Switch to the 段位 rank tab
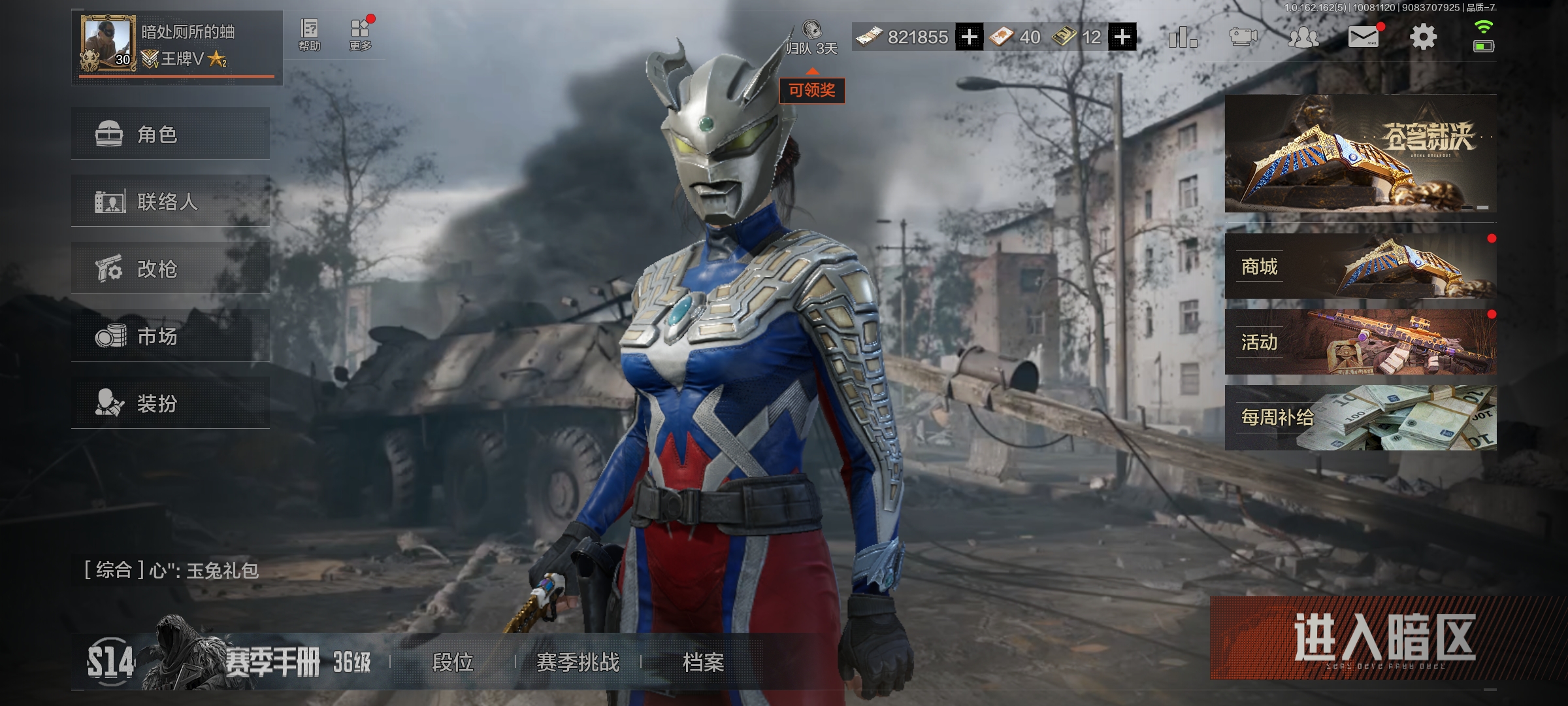Screen dimensions: 1568x706 [x=453, y=662]
